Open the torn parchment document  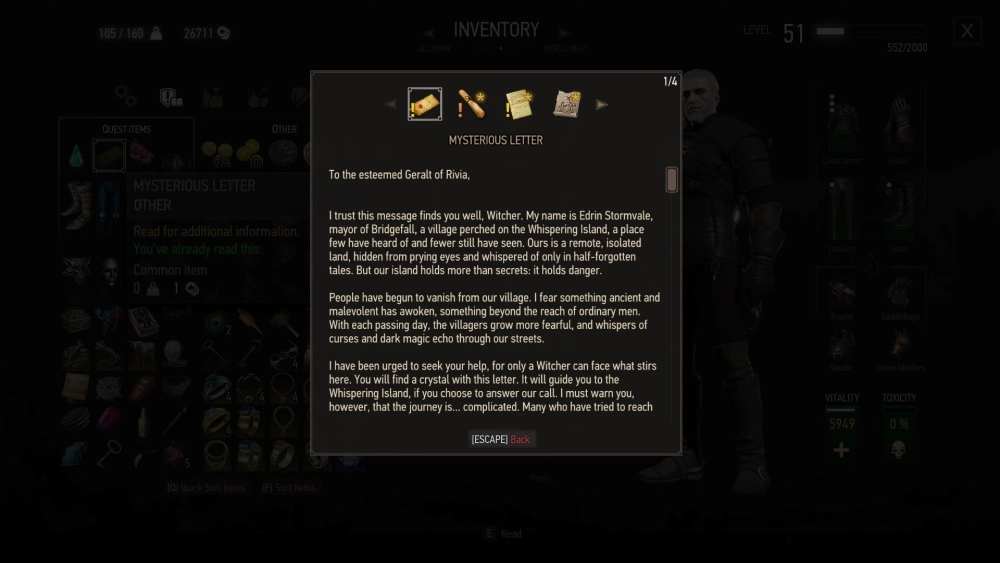coord(567,104)
